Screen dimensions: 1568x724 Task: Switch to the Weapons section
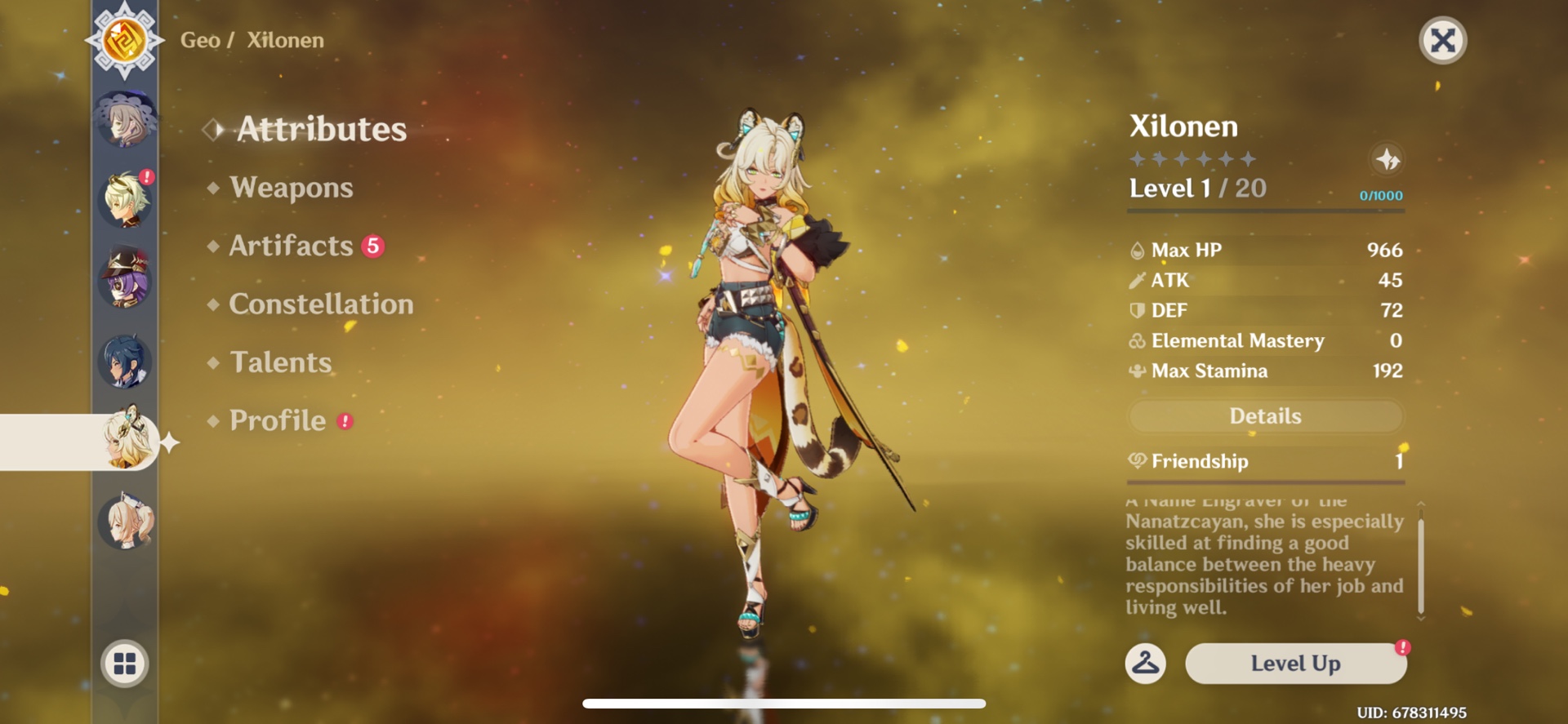292,188
